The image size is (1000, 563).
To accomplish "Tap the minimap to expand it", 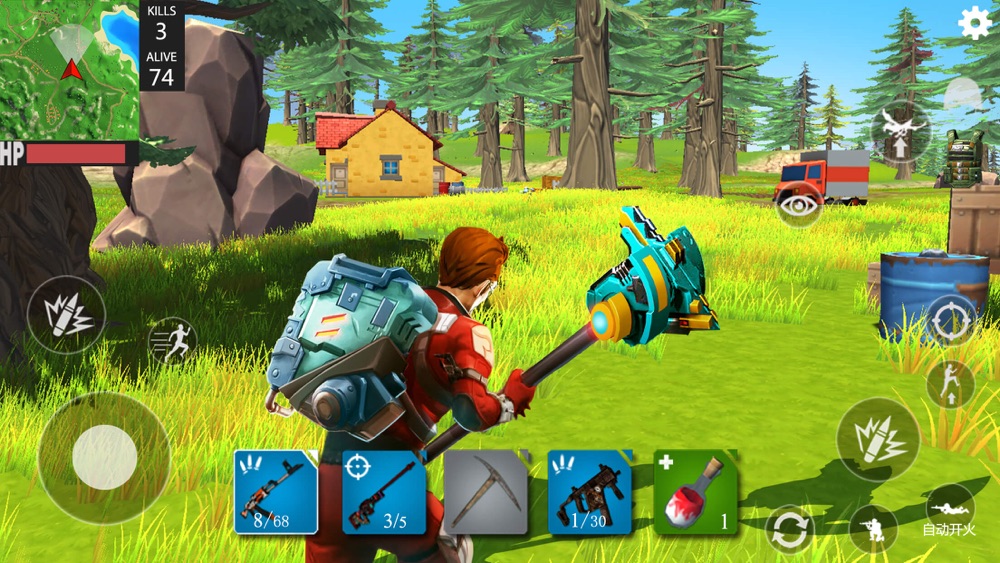I will [69, 69].
